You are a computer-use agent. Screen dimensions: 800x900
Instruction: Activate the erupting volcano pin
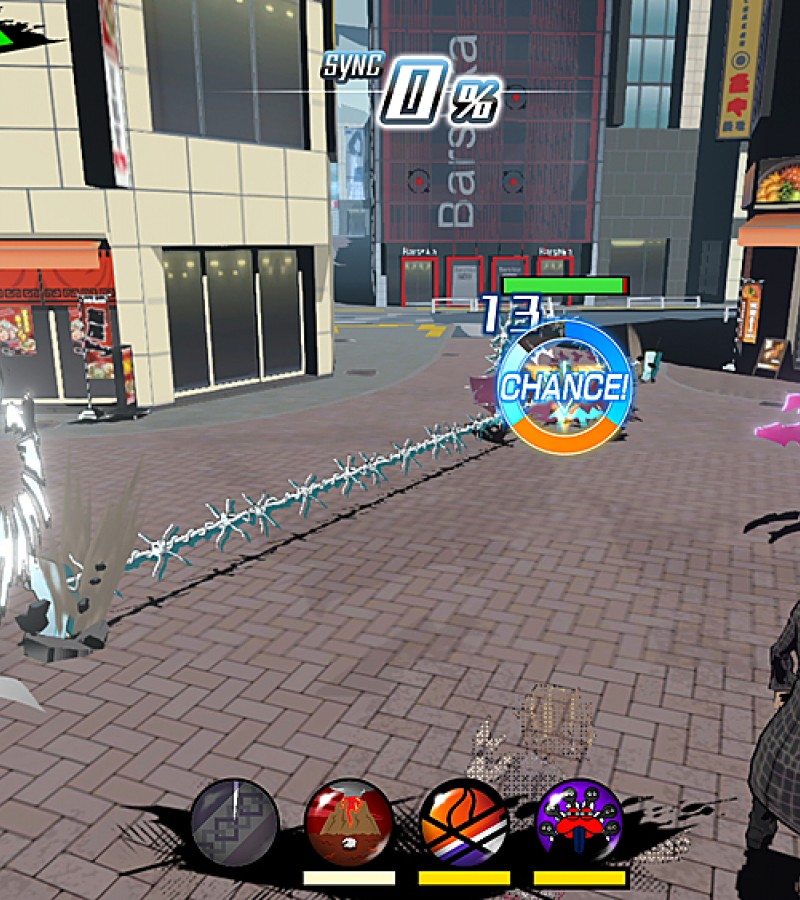click(x=348, y=823)
